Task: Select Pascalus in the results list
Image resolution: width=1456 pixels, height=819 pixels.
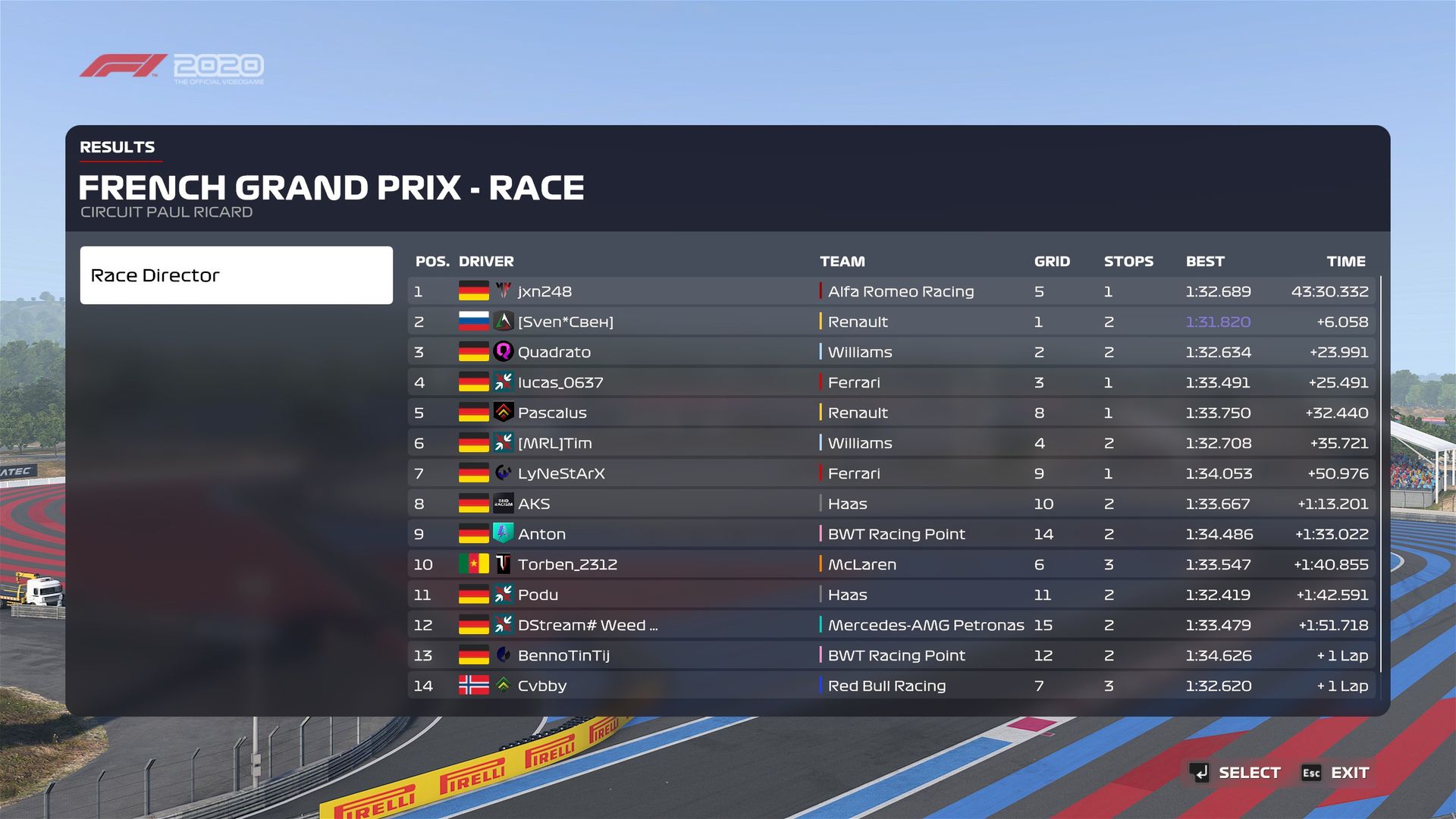Action: click(x=891, y=413)
